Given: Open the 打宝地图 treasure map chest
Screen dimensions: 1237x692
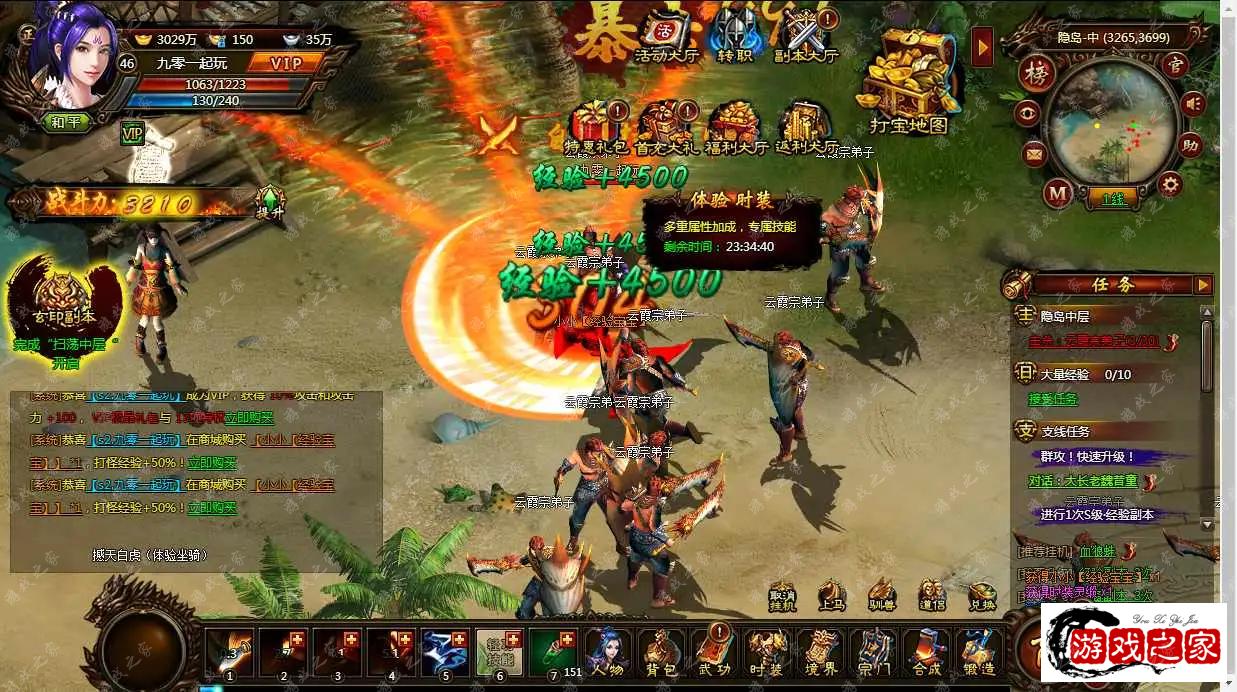Looking at the screenshot, I should tap(907, 85).
